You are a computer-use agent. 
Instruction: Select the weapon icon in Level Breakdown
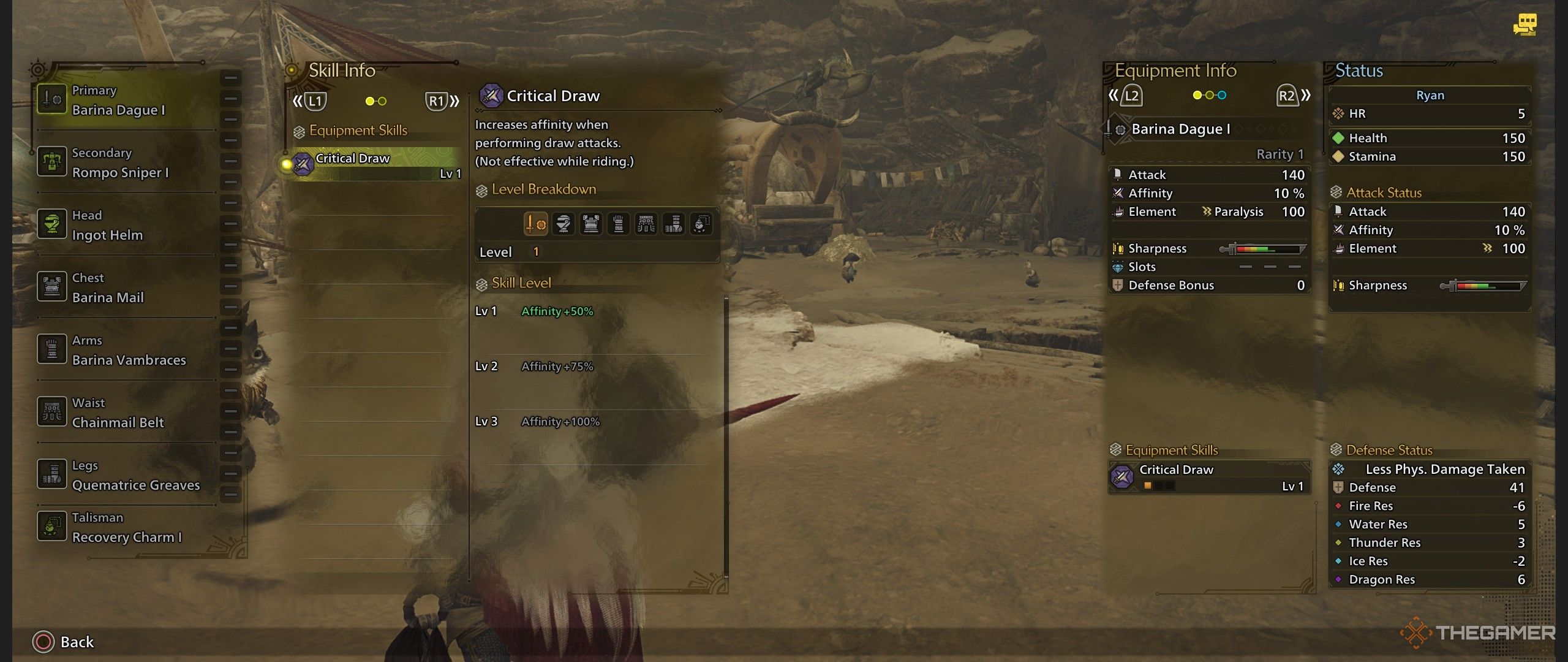pyautogui.click(x=536, y=224)
